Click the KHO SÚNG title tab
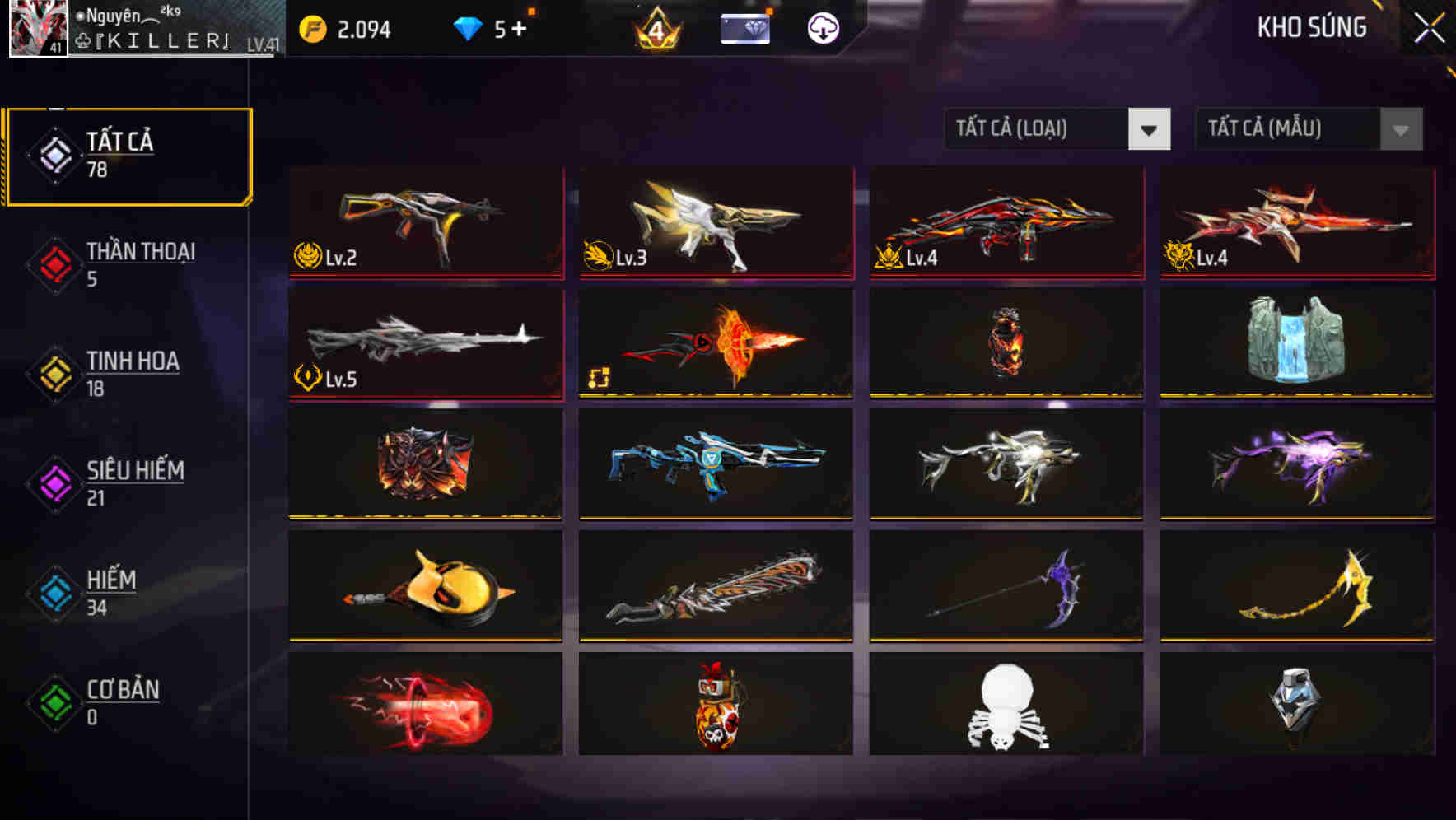Screen dimensions: 1456x820 pos(1313,27)
